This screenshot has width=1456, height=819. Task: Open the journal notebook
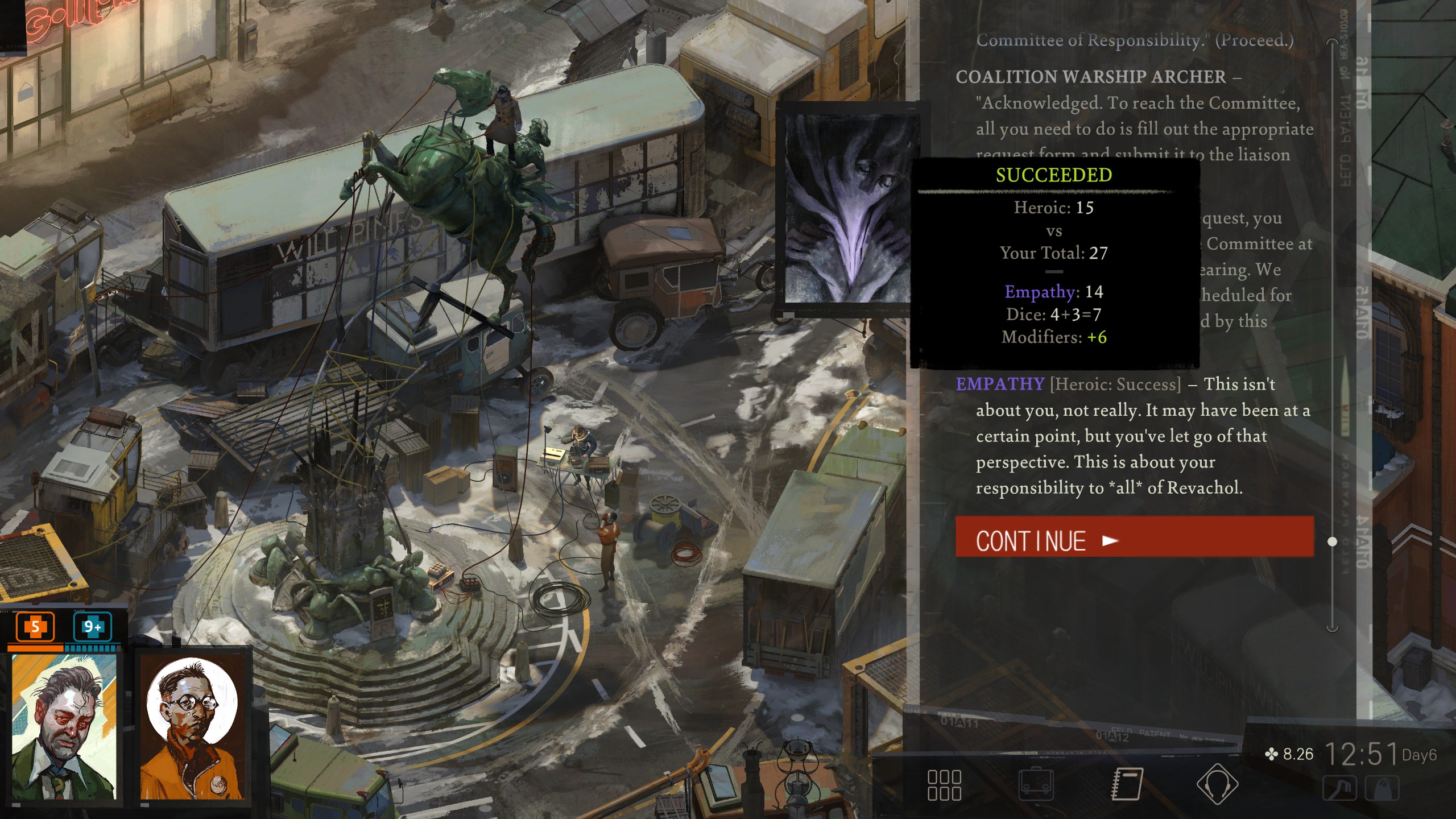(x=1127, y=785)
